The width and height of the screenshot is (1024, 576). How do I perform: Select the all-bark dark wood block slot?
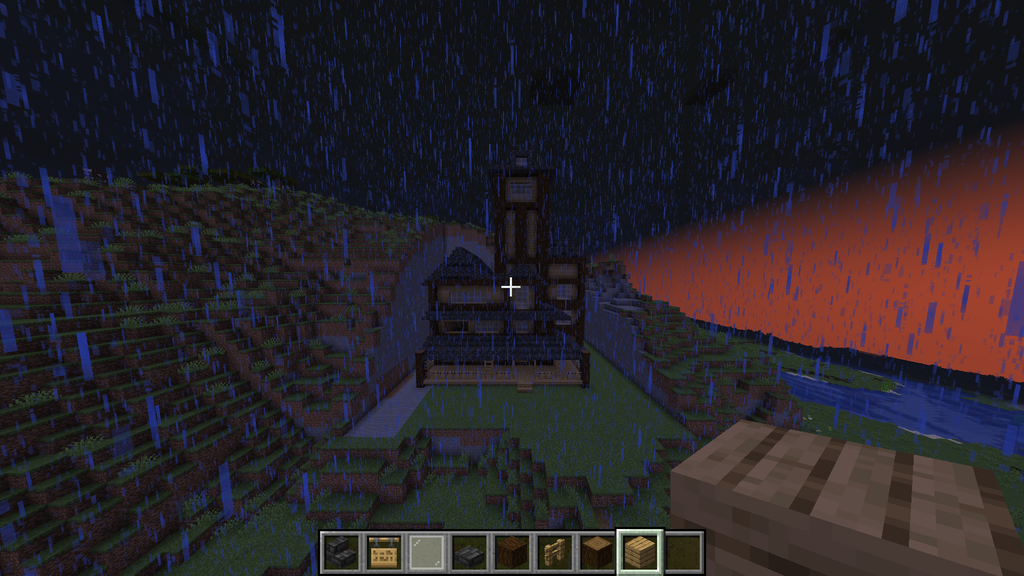pos(511,552)
